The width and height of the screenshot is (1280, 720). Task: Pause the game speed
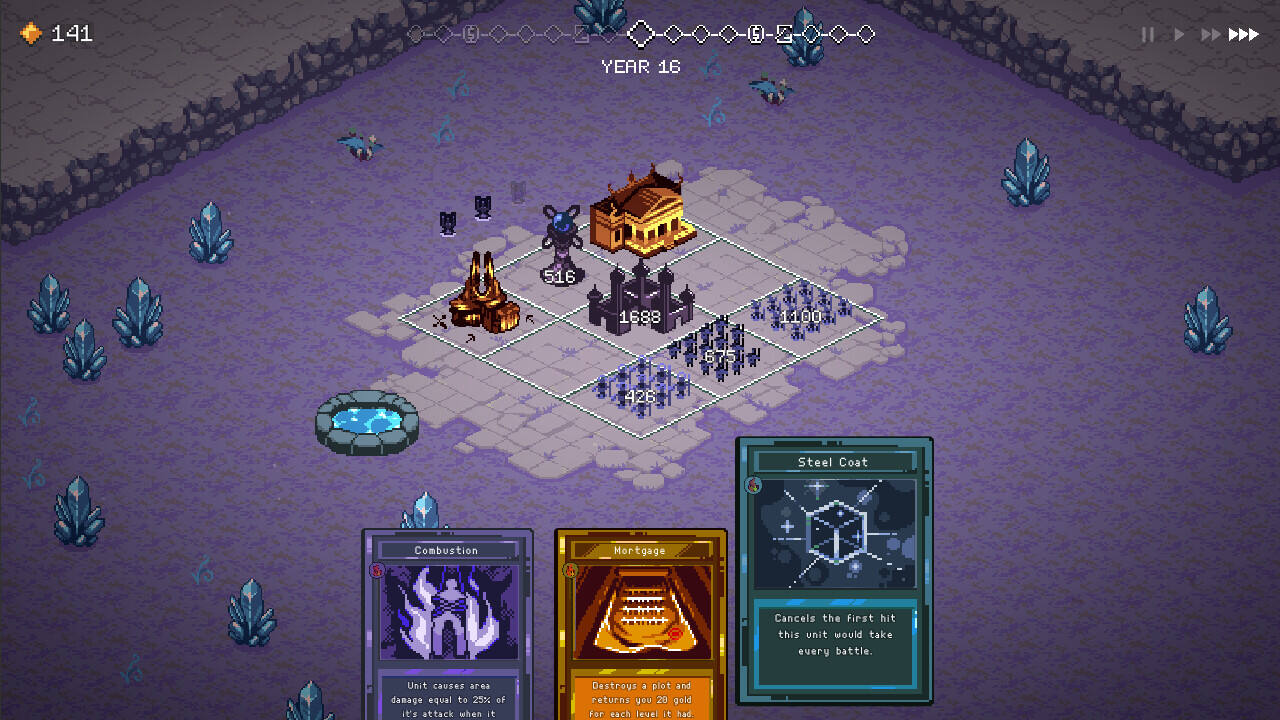(1148, 35)
